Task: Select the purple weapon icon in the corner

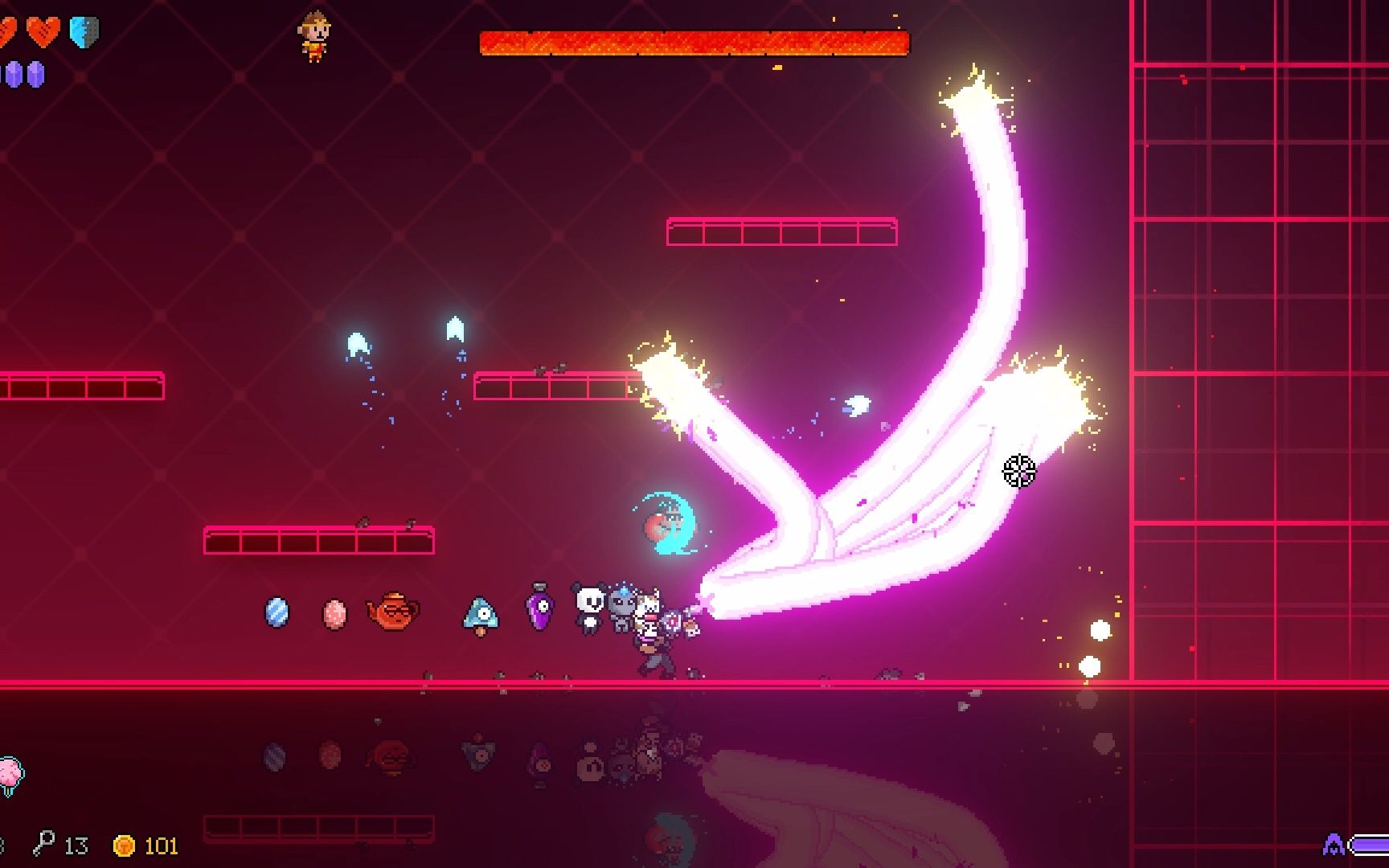Action: coord(1334,845)
